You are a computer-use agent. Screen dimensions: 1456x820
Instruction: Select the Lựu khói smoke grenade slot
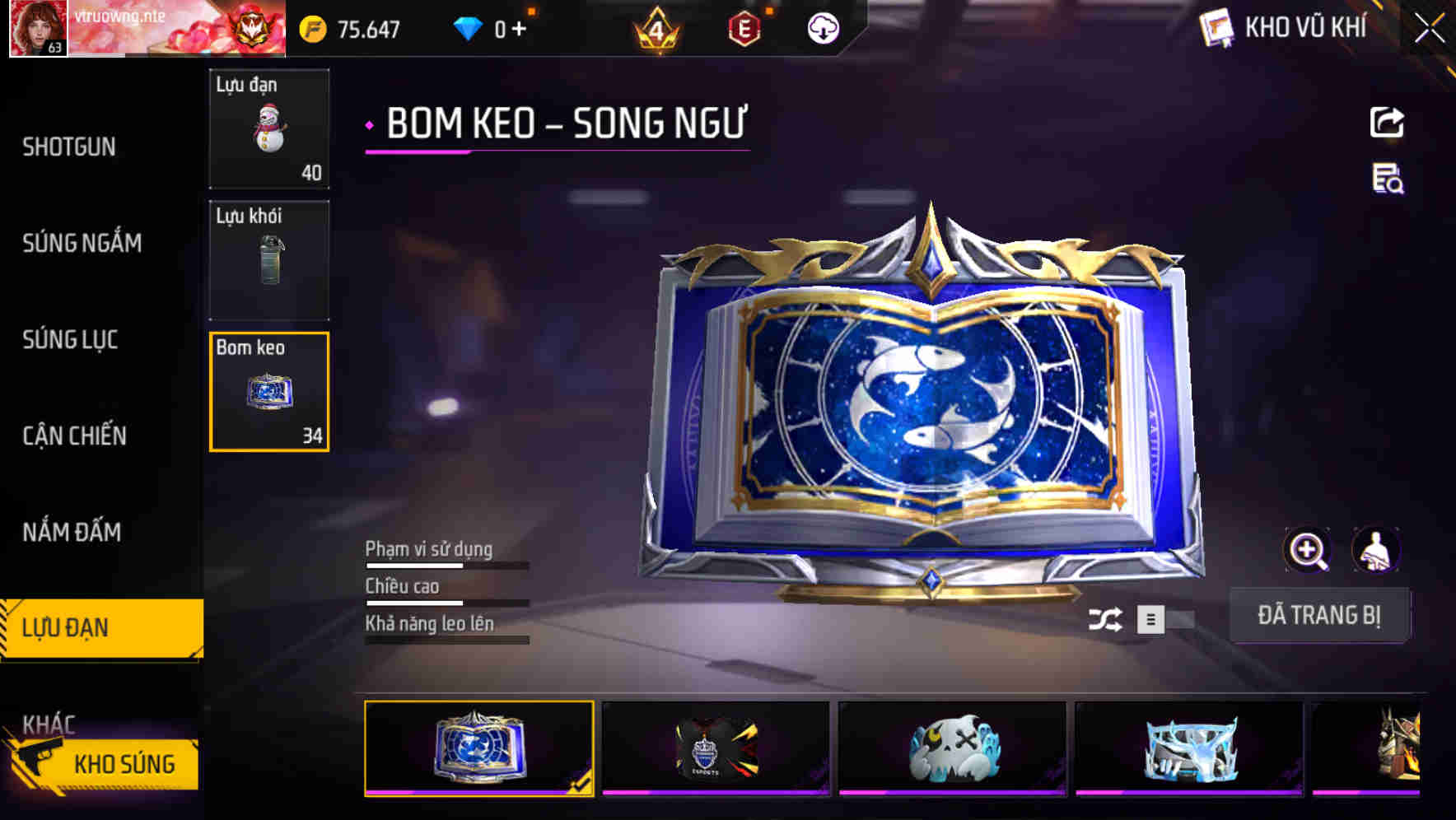tap(269, 260)
